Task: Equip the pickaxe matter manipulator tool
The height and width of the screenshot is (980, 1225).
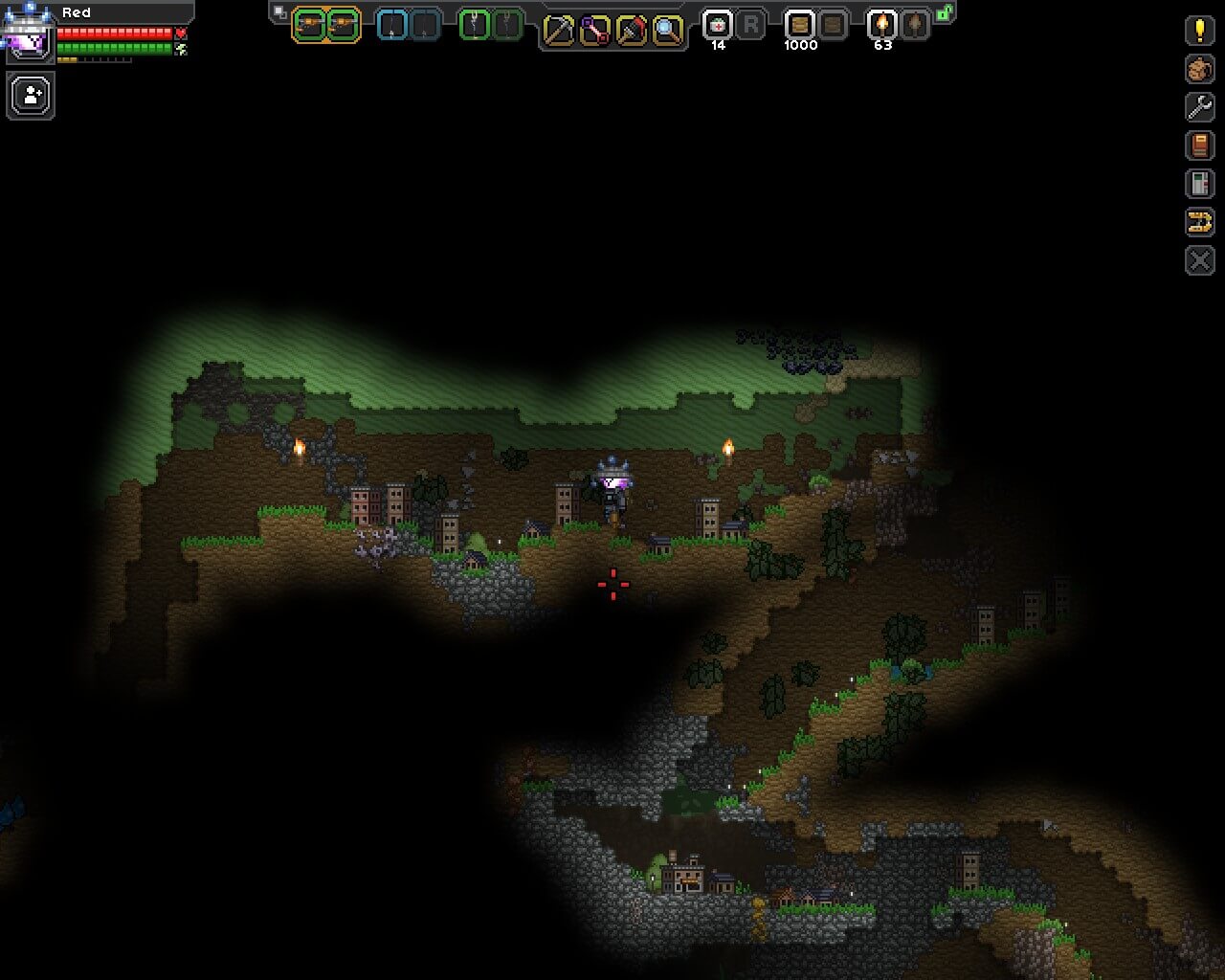Action: pyautogui.click(x=558, y=31)
